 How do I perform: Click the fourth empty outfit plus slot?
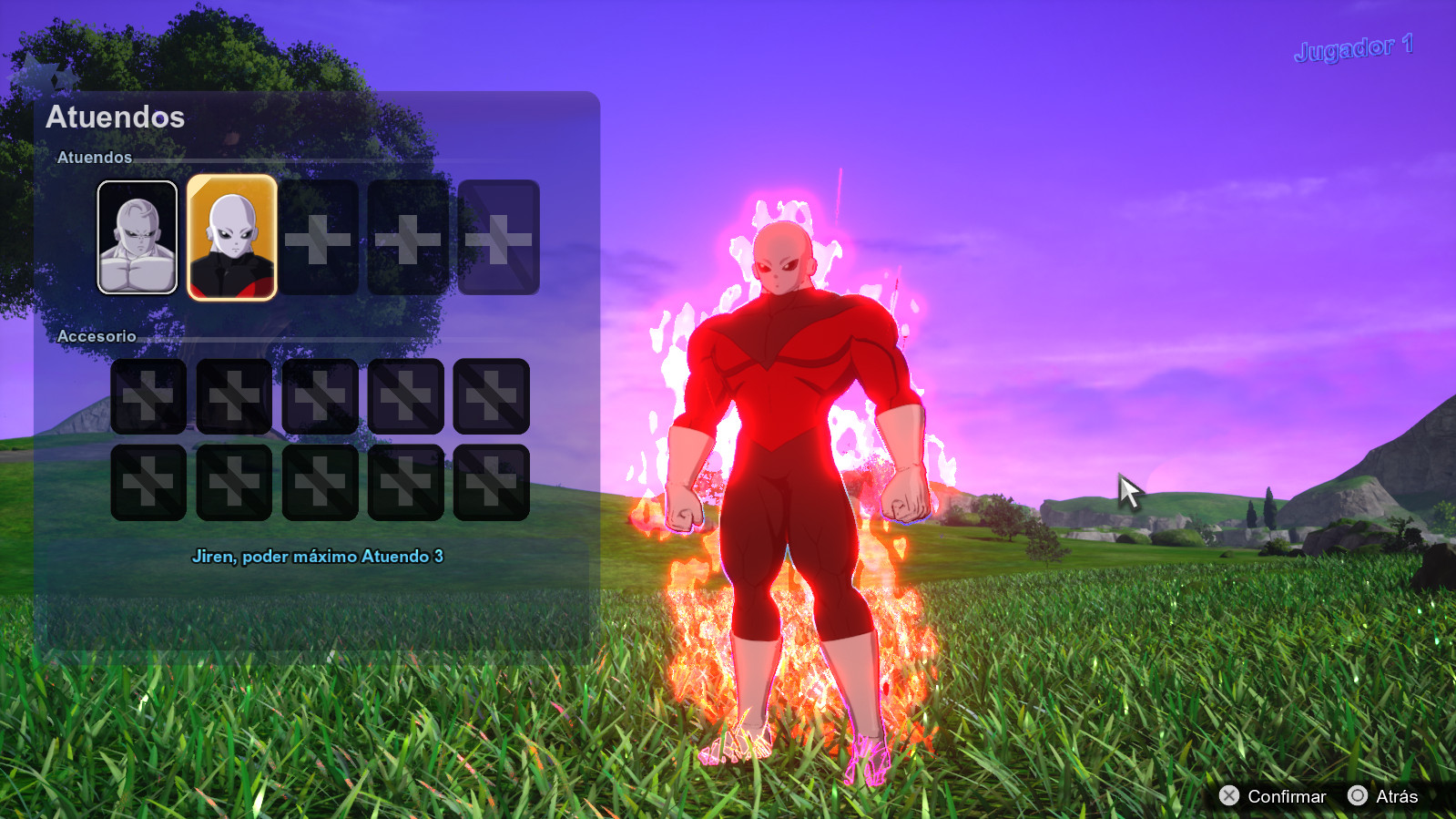pyautogui.click(x=408, y=239)
